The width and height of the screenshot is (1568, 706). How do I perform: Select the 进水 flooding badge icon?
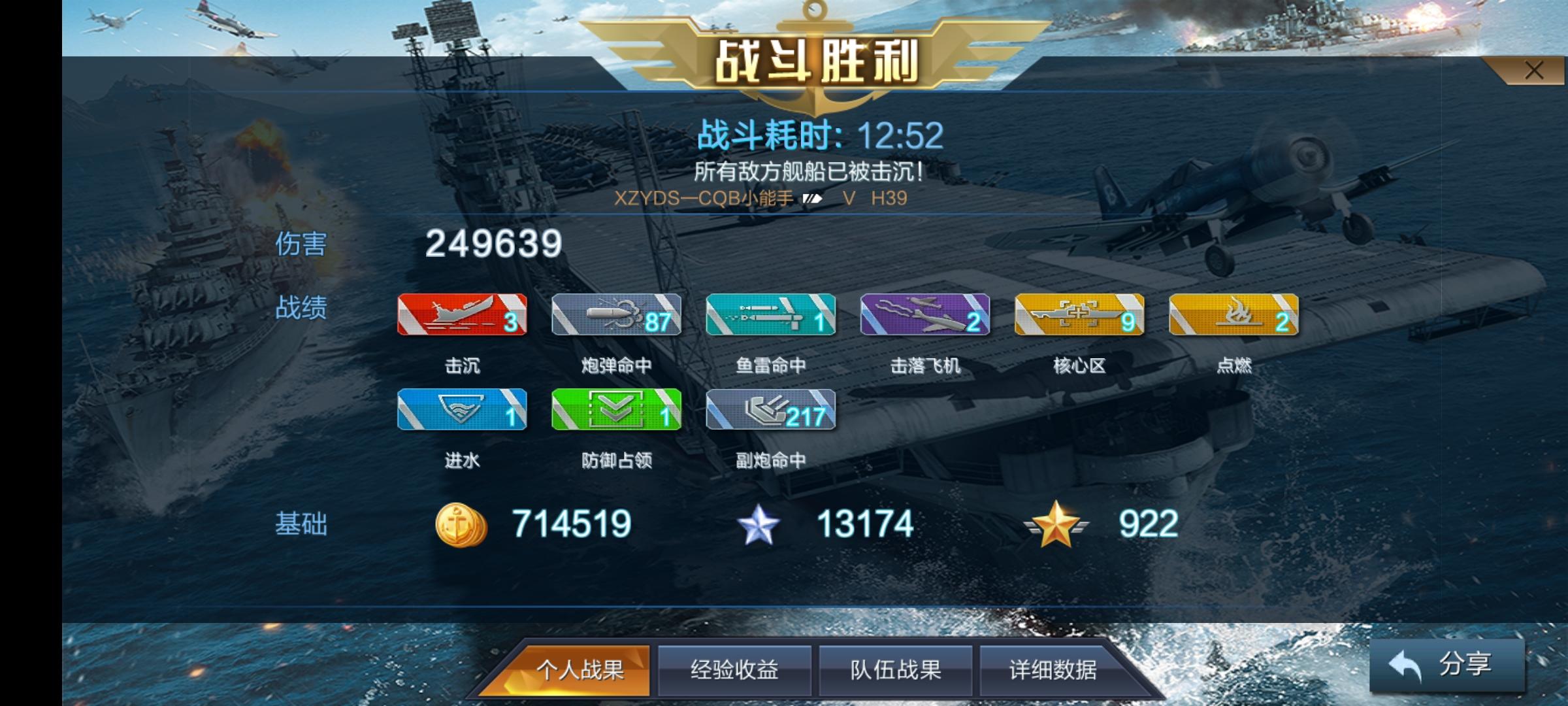463,411
